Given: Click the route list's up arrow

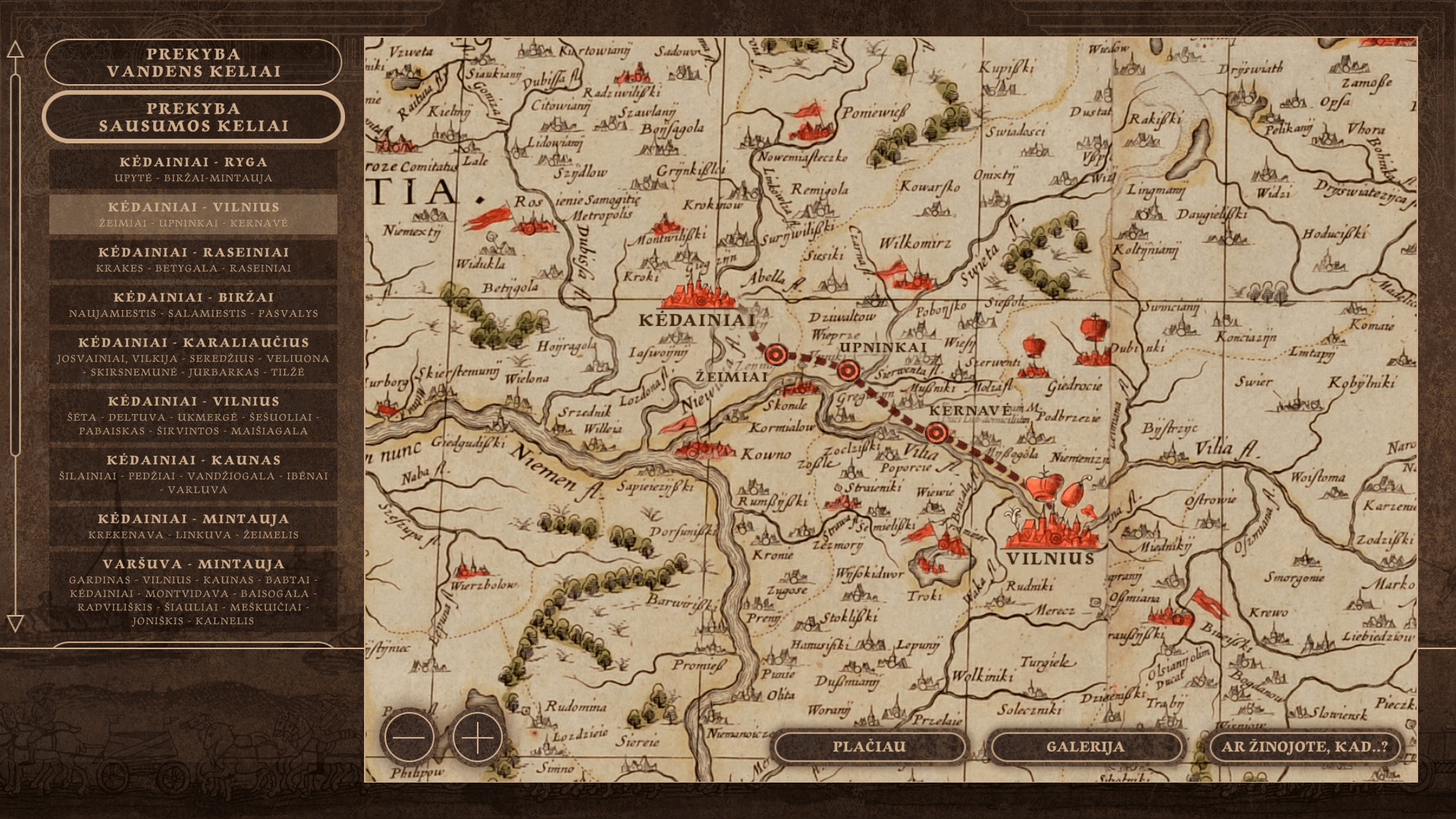Looking at the screenshot, I should pyautogui.click(x=15, y=50).
